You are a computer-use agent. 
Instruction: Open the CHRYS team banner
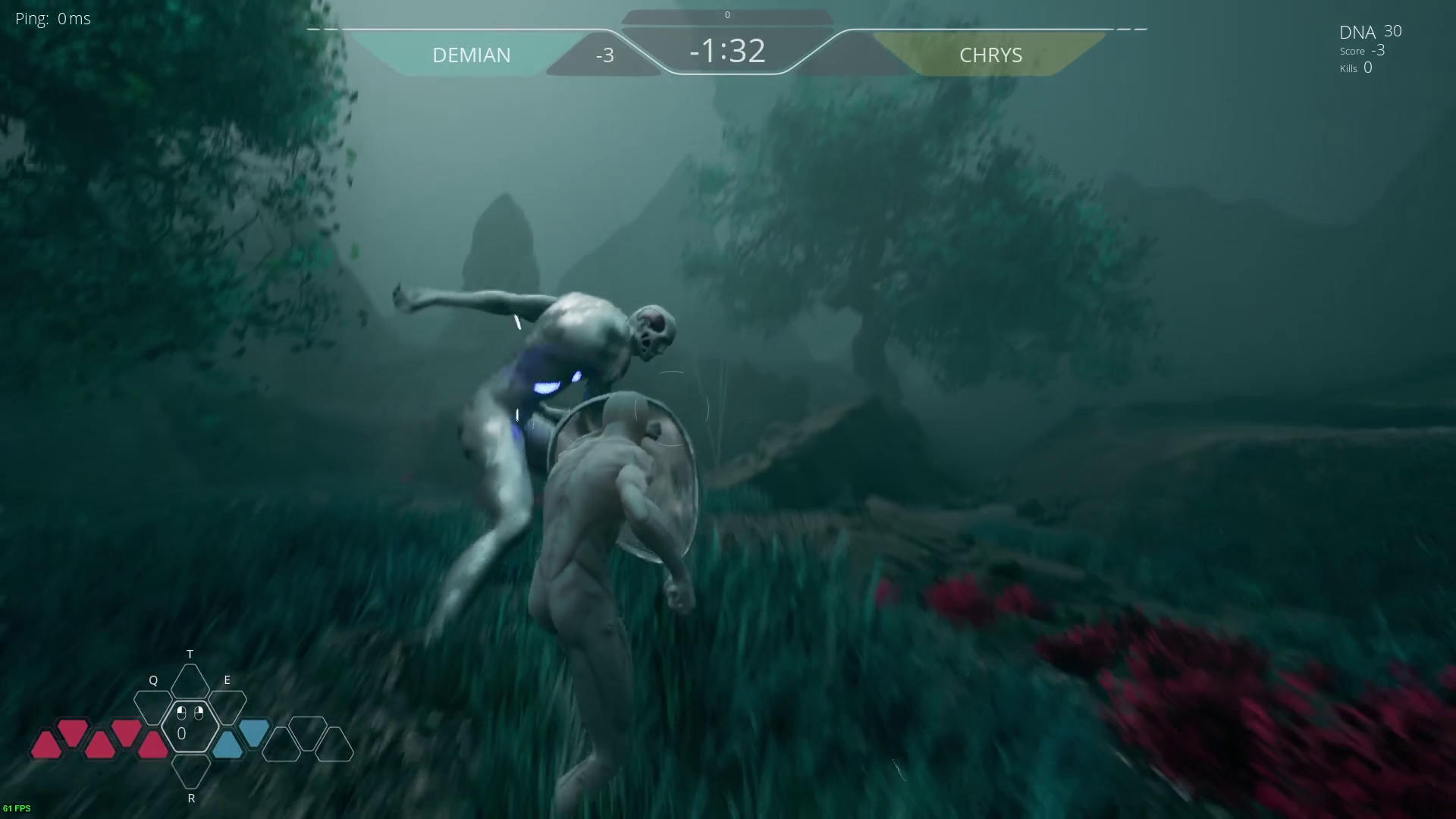click(990, 55)
